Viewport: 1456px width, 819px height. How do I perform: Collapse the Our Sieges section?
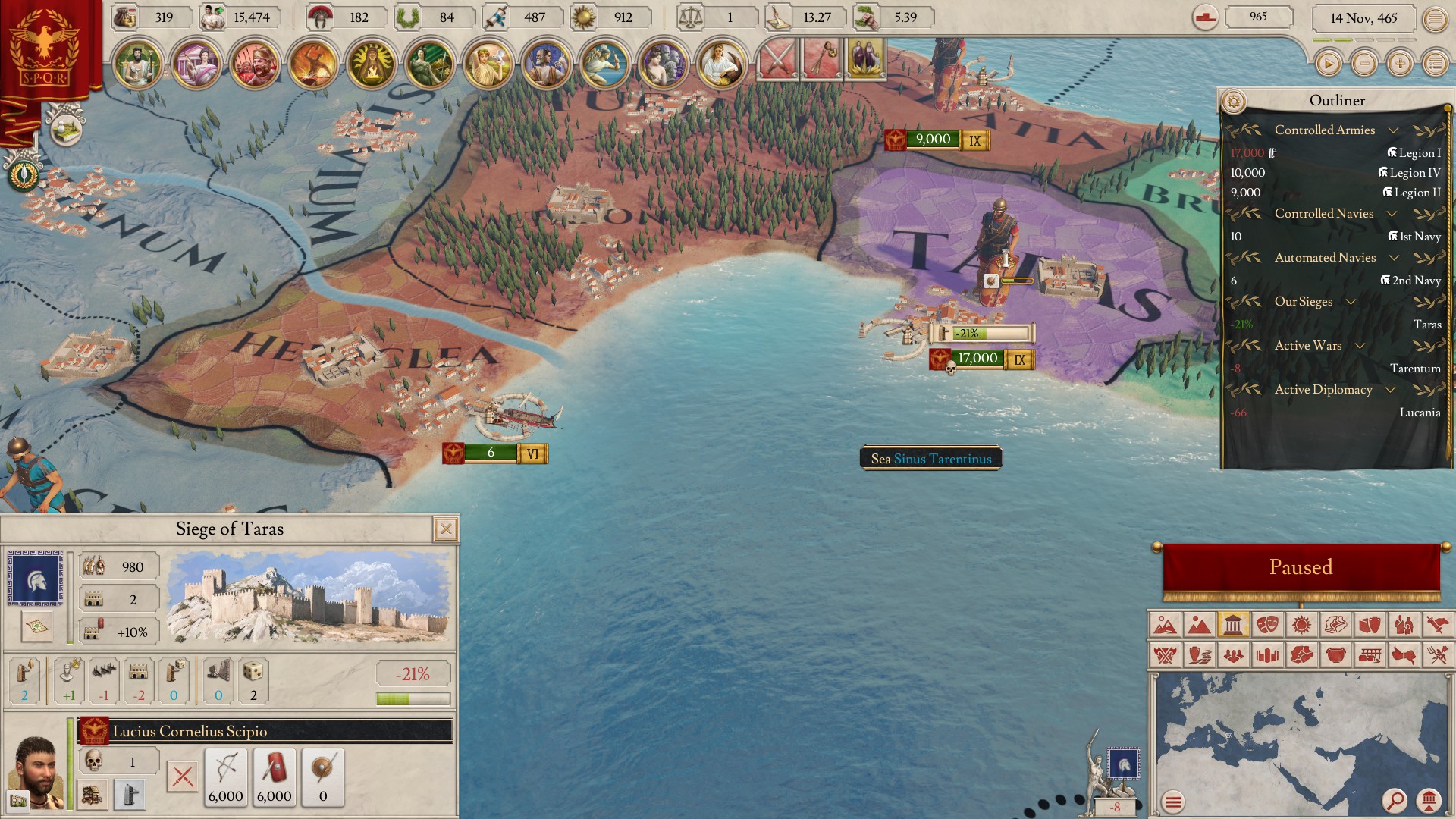coord(1351,302)
